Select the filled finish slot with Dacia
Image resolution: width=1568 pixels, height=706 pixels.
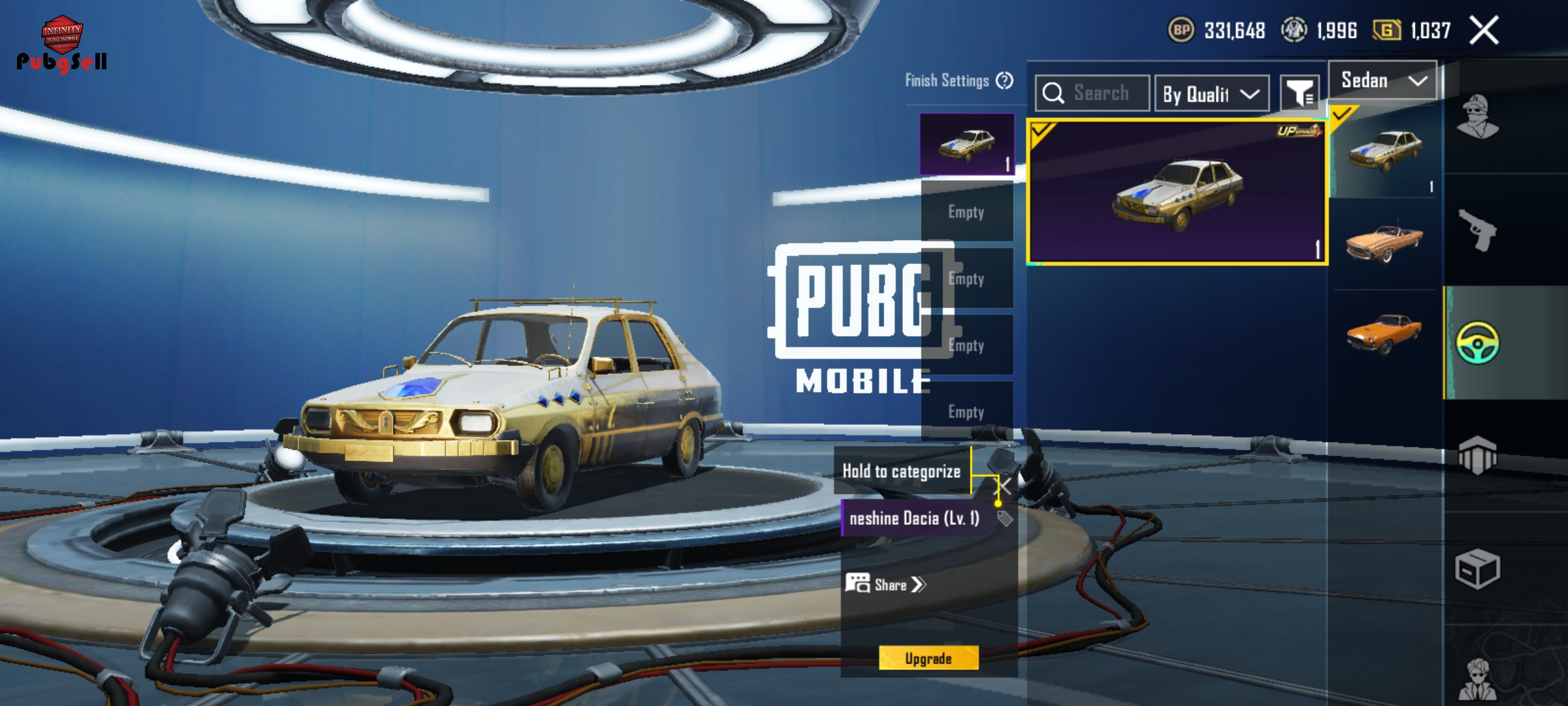[967, 144]
